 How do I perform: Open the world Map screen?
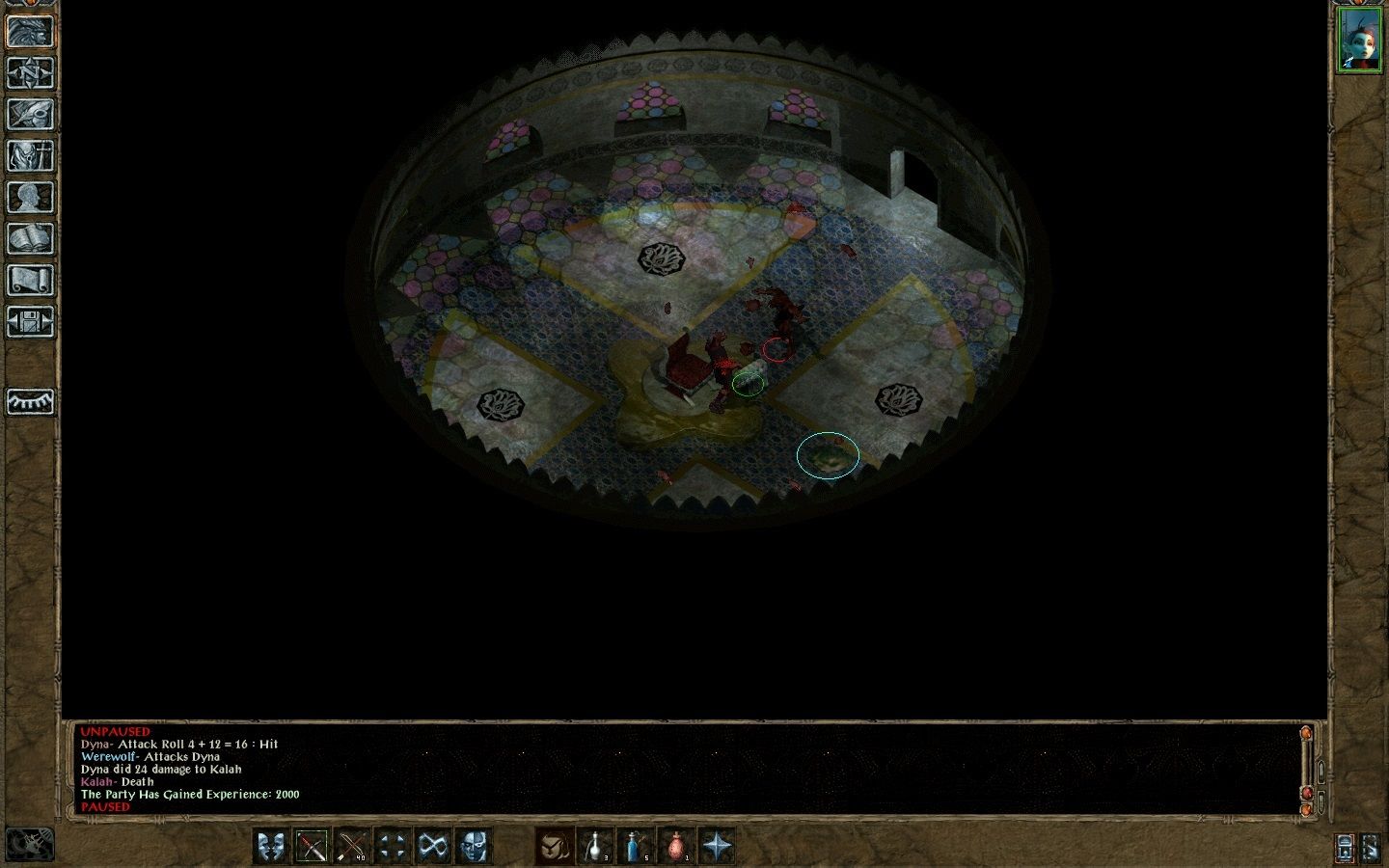click(31, 73)
